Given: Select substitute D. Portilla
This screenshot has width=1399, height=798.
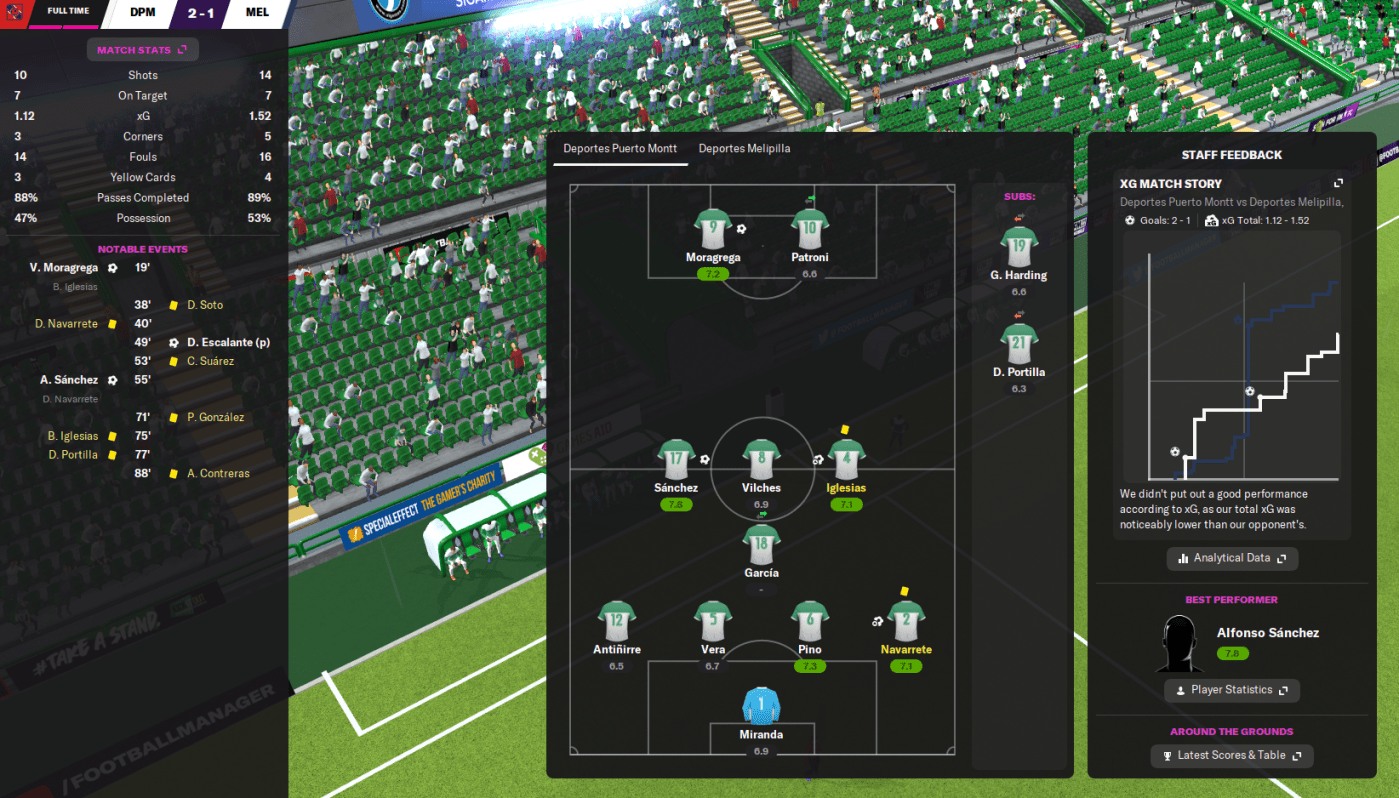Looking at the screenshot, I should click(x=1018, y=343).
